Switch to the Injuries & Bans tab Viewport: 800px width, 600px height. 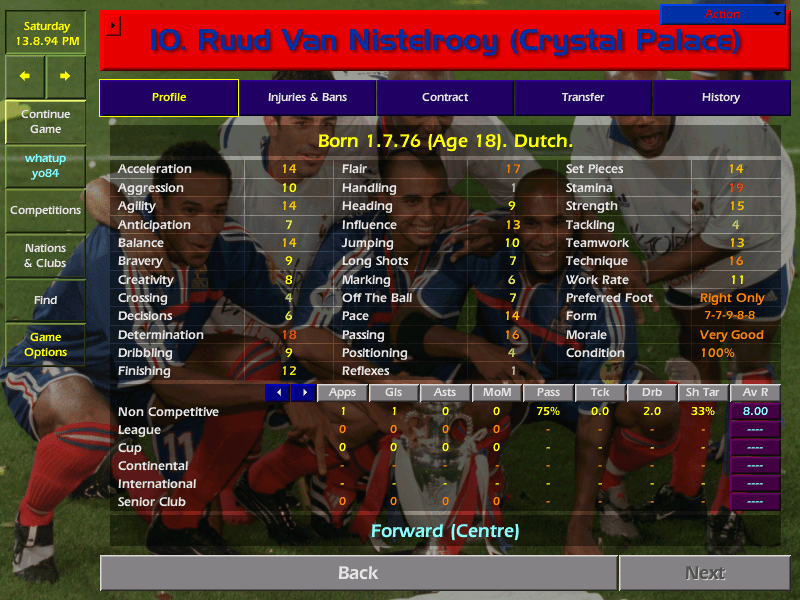pyautogui.click(x=307, y=97)
